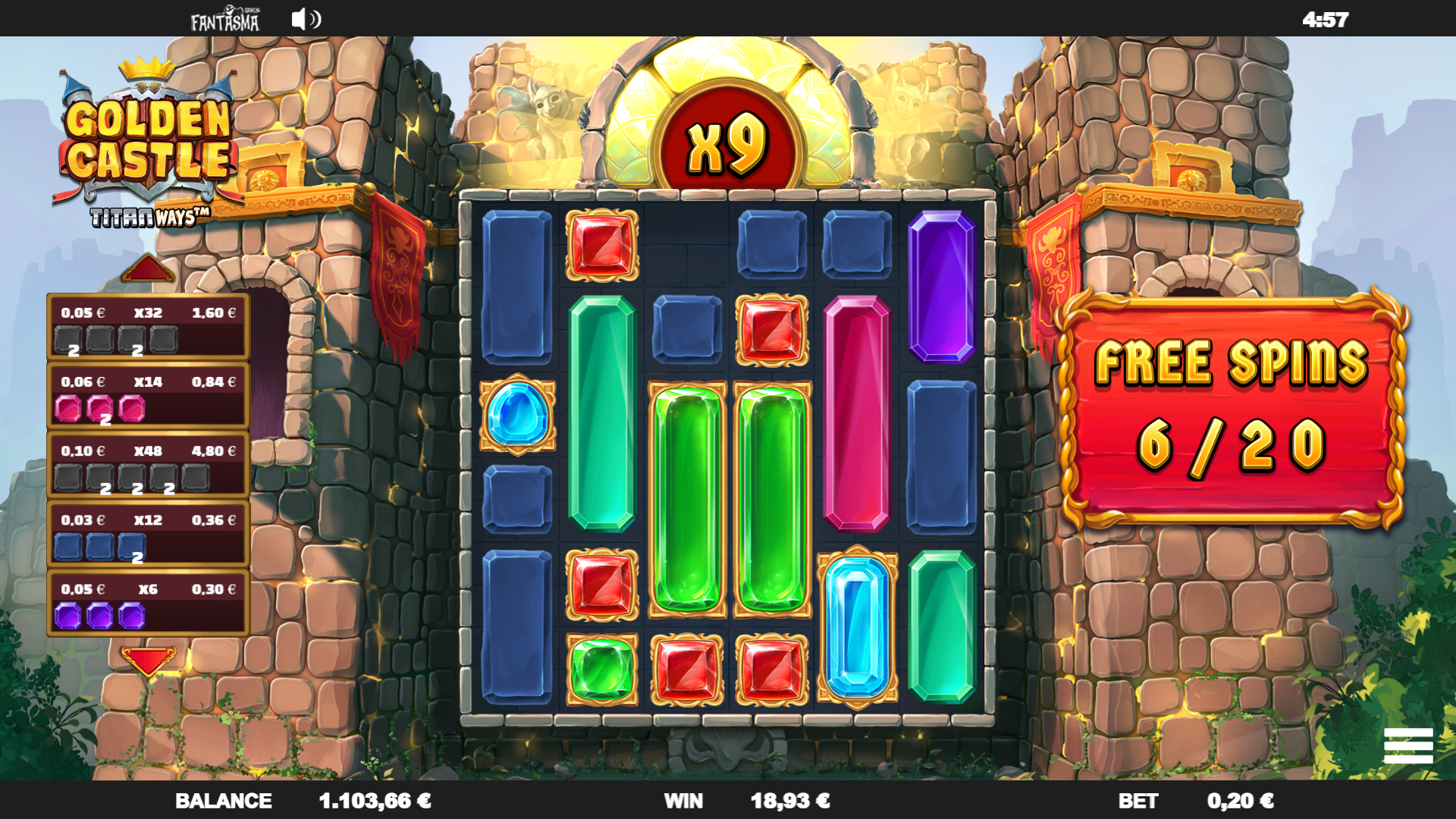Click the 0,20 € bet amount
The width and height of the screenshot is (1456, 819).
coord(1240,801)
